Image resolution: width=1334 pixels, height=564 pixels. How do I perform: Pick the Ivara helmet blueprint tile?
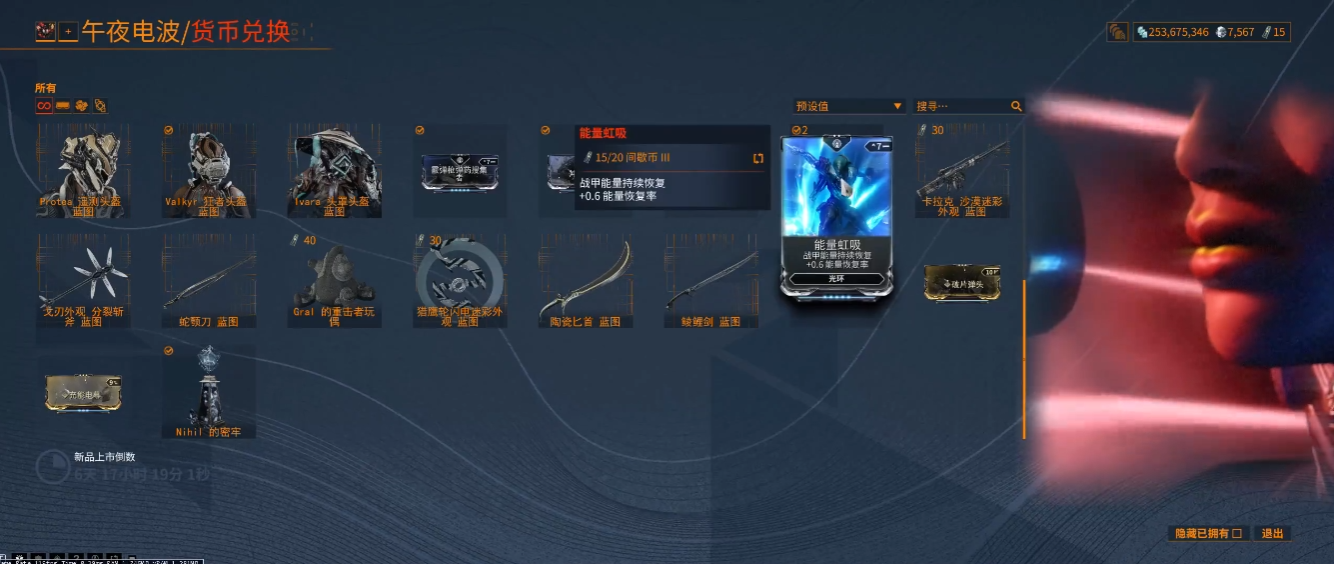[x=335, y=168]
